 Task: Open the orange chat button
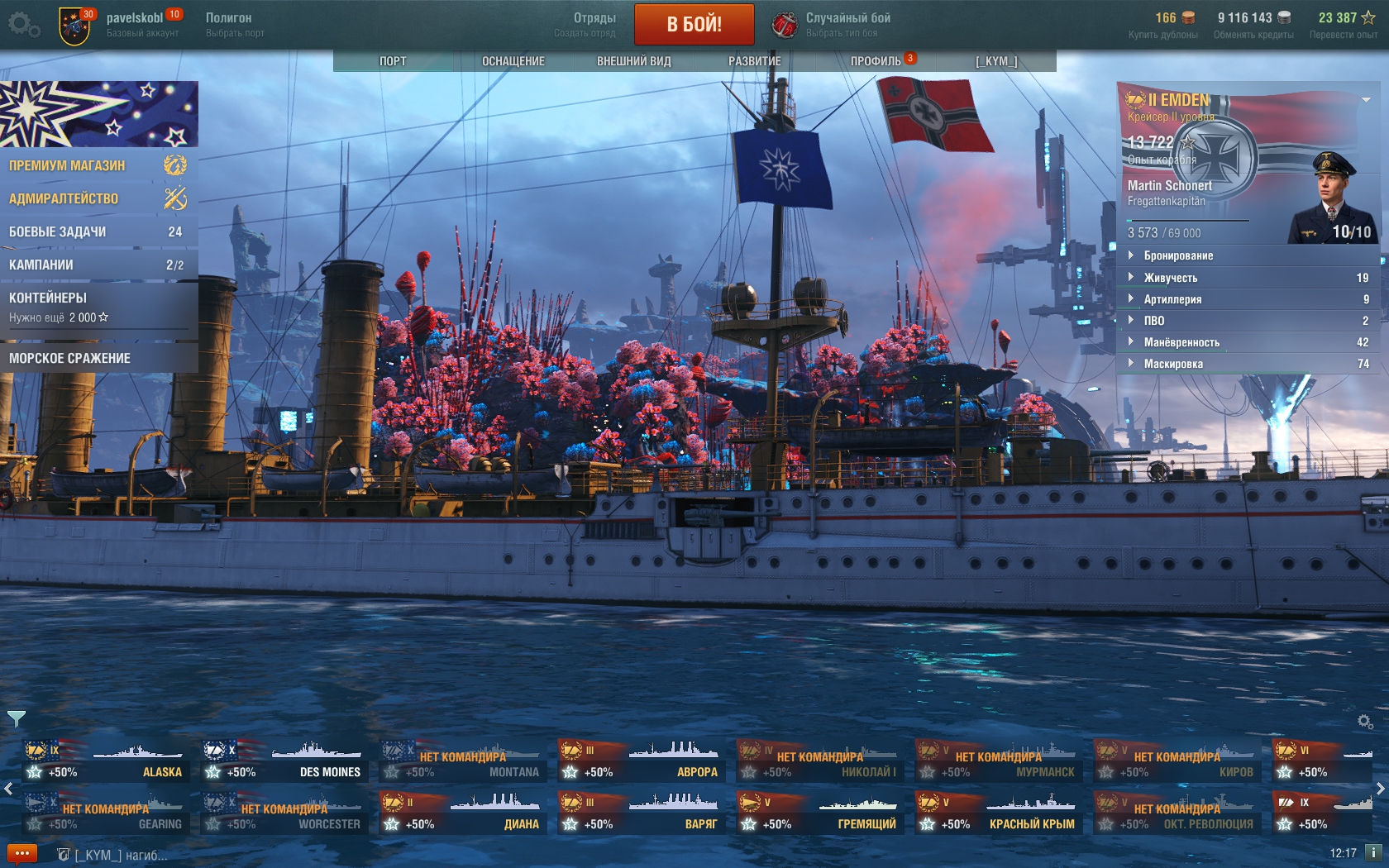[22, 853]
